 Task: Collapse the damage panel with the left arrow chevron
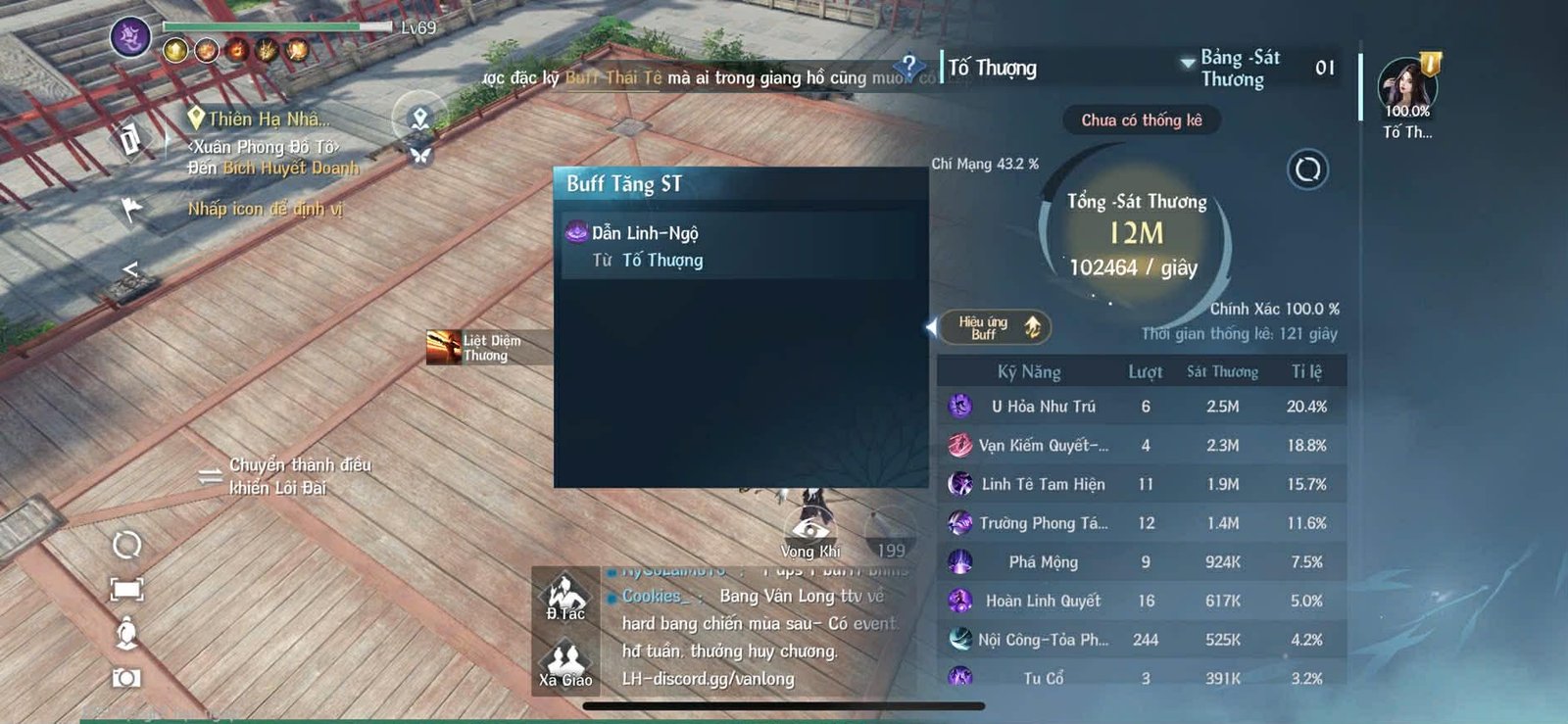click(931, 326)
